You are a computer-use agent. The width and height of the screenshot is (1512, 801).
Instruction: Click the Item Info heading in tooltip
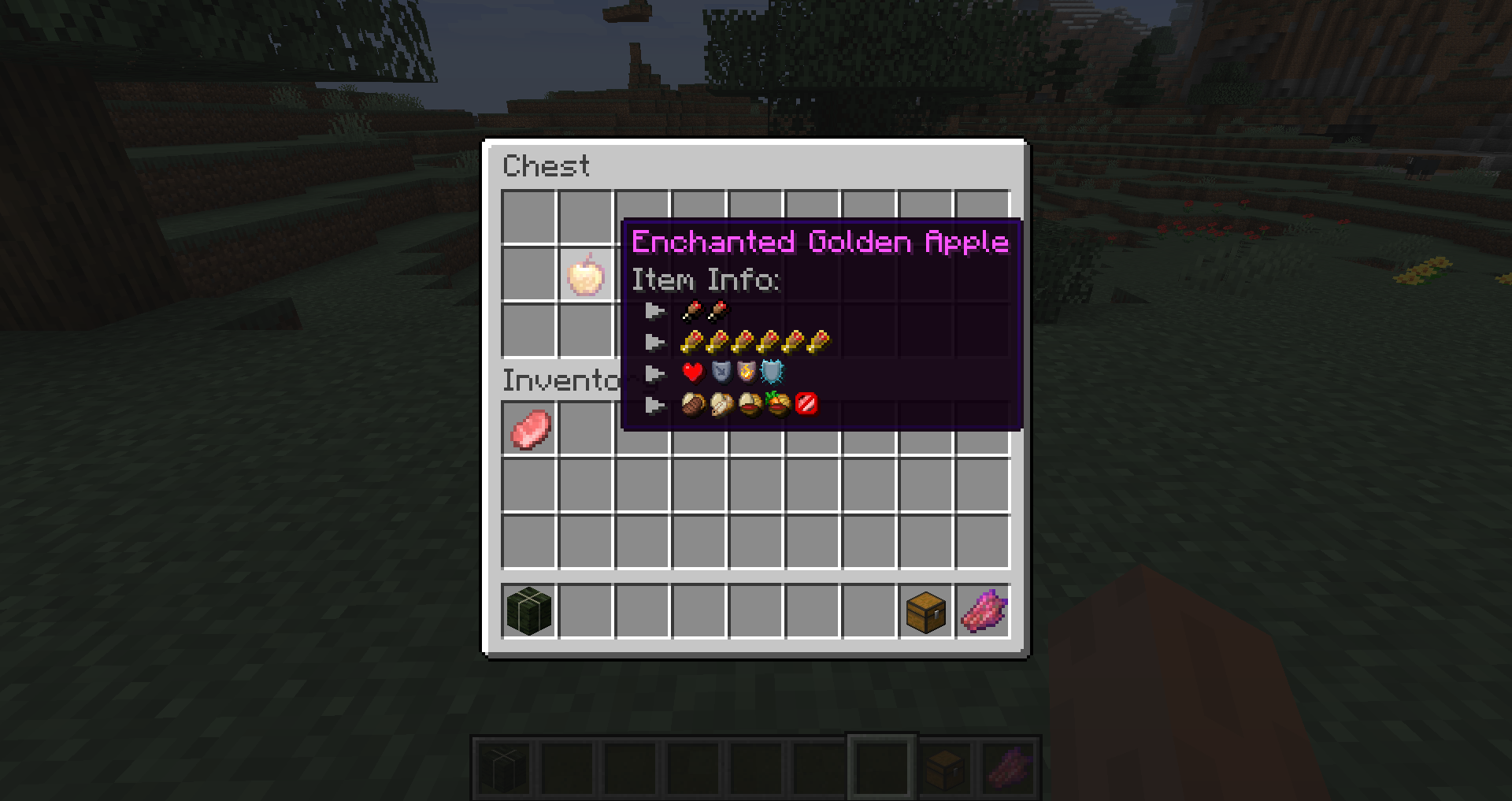coord(705,280)
